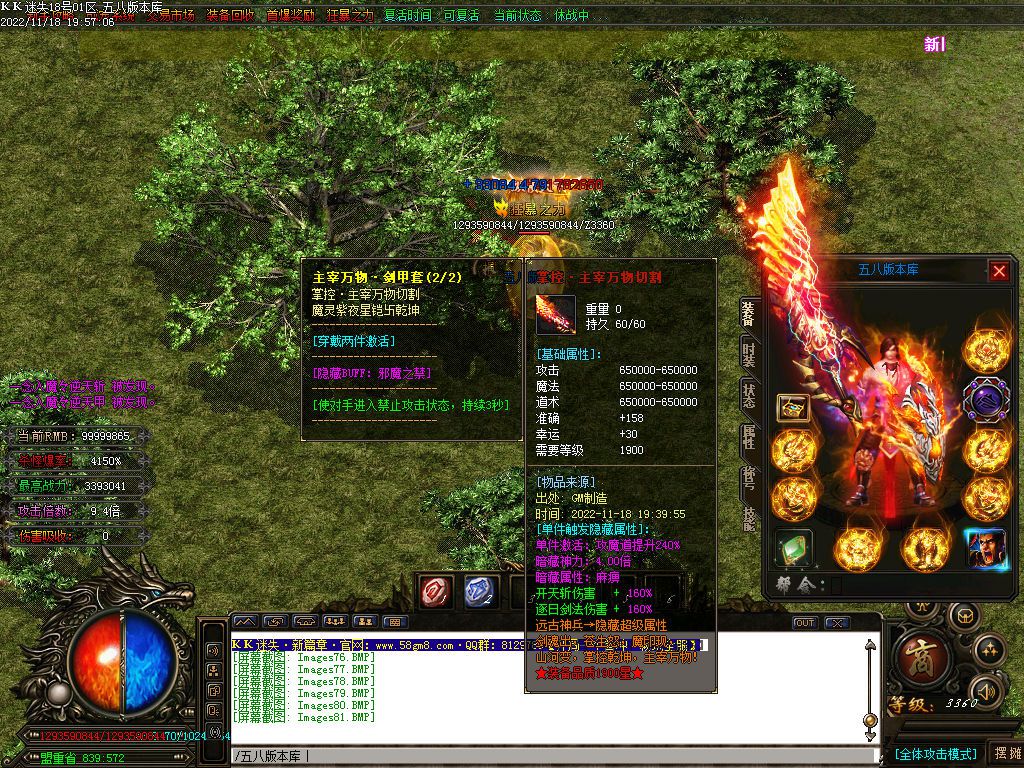Viewport: 1024px width, 768px height.
Task: Click the treasure chest equipment slot
Action: pos(793,407)
